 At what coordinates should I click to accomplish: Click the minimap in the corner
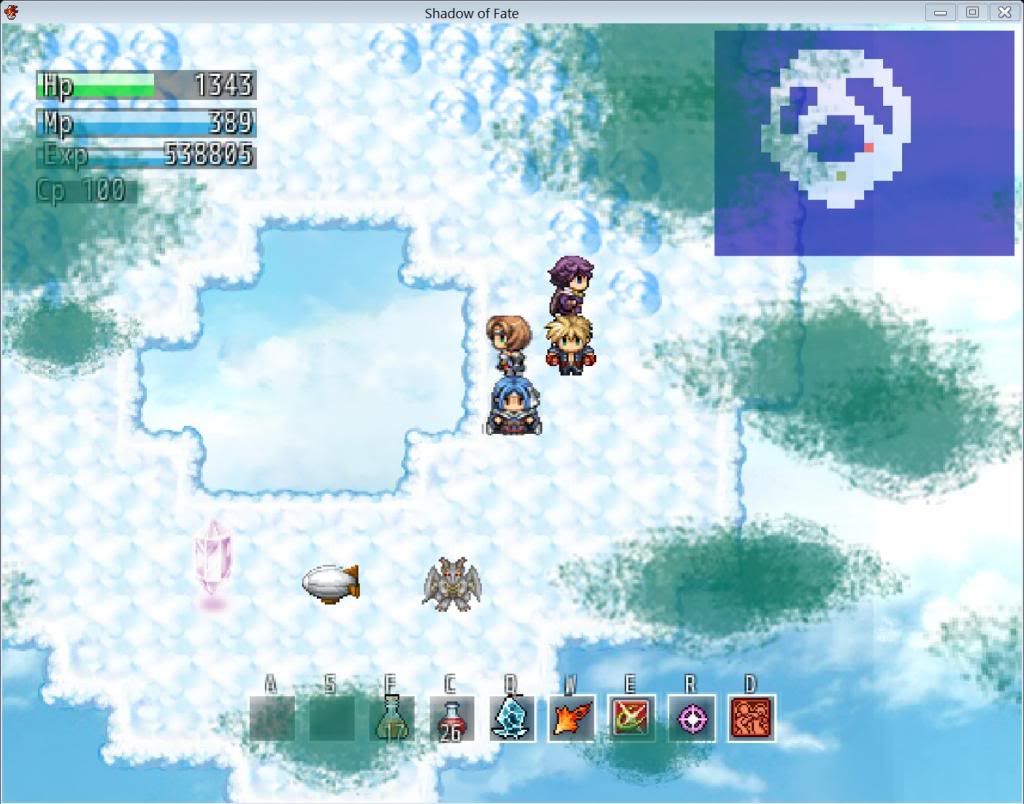(x=863, y=142)
